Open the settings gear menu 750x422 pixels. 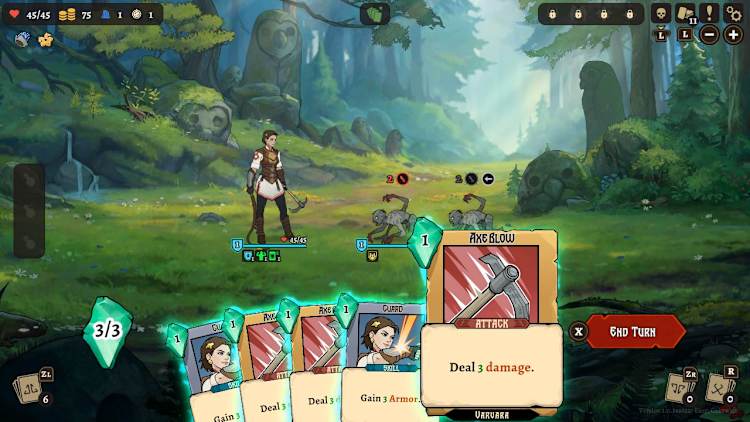735,13
